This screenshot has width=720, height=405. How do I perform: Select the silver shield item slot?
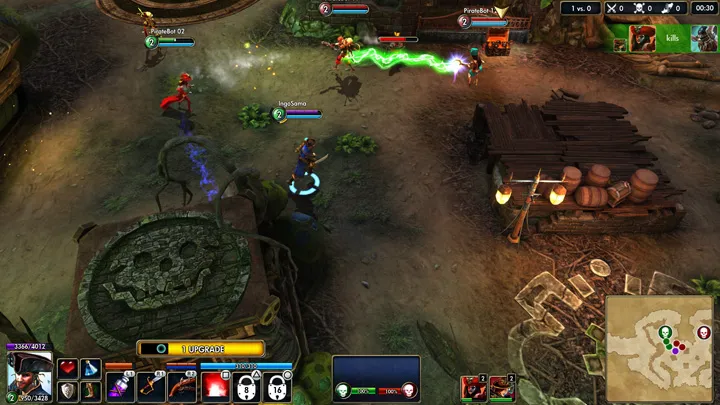68,391
